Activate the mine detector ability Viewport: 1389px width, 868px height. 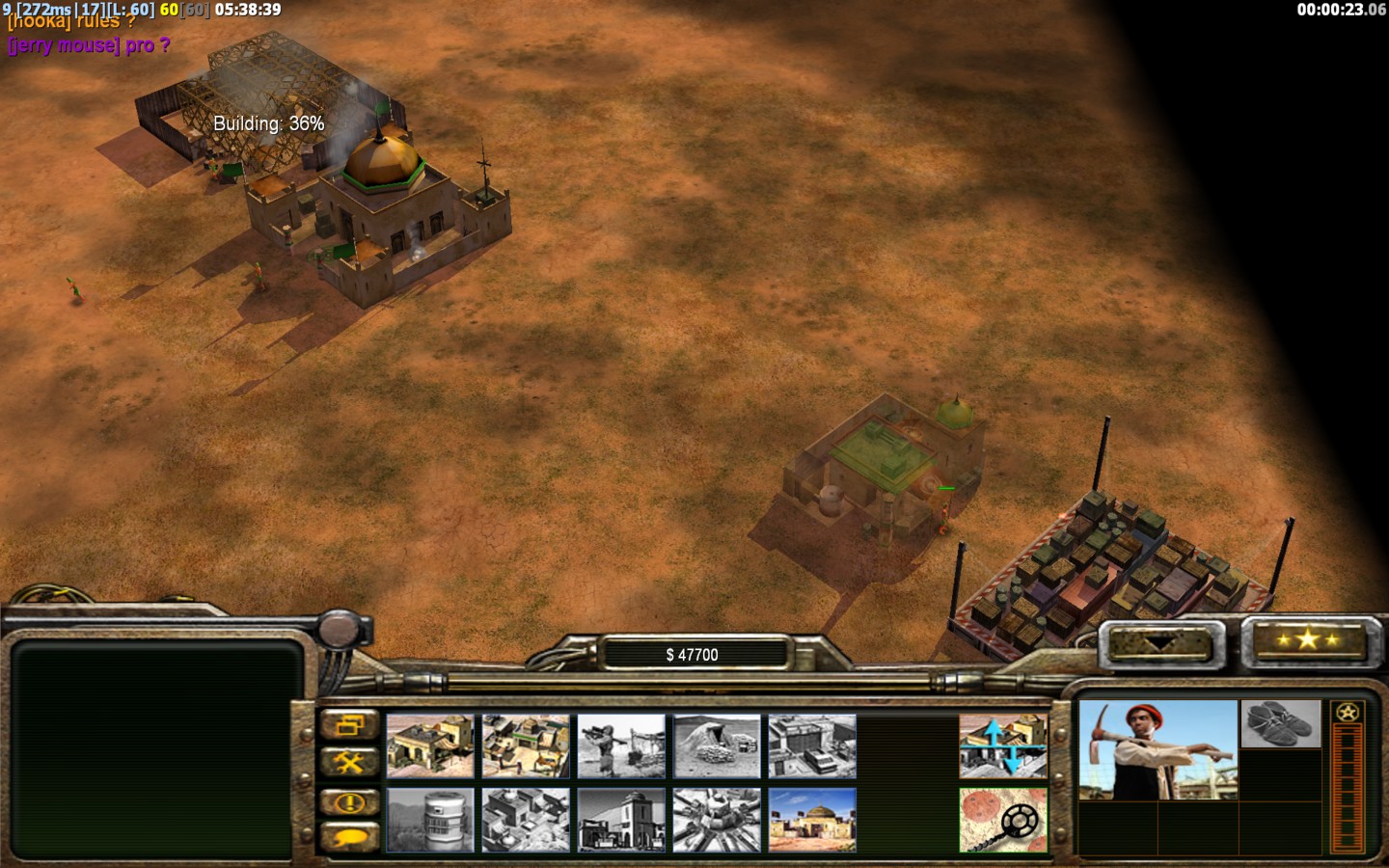point(1003,820)
